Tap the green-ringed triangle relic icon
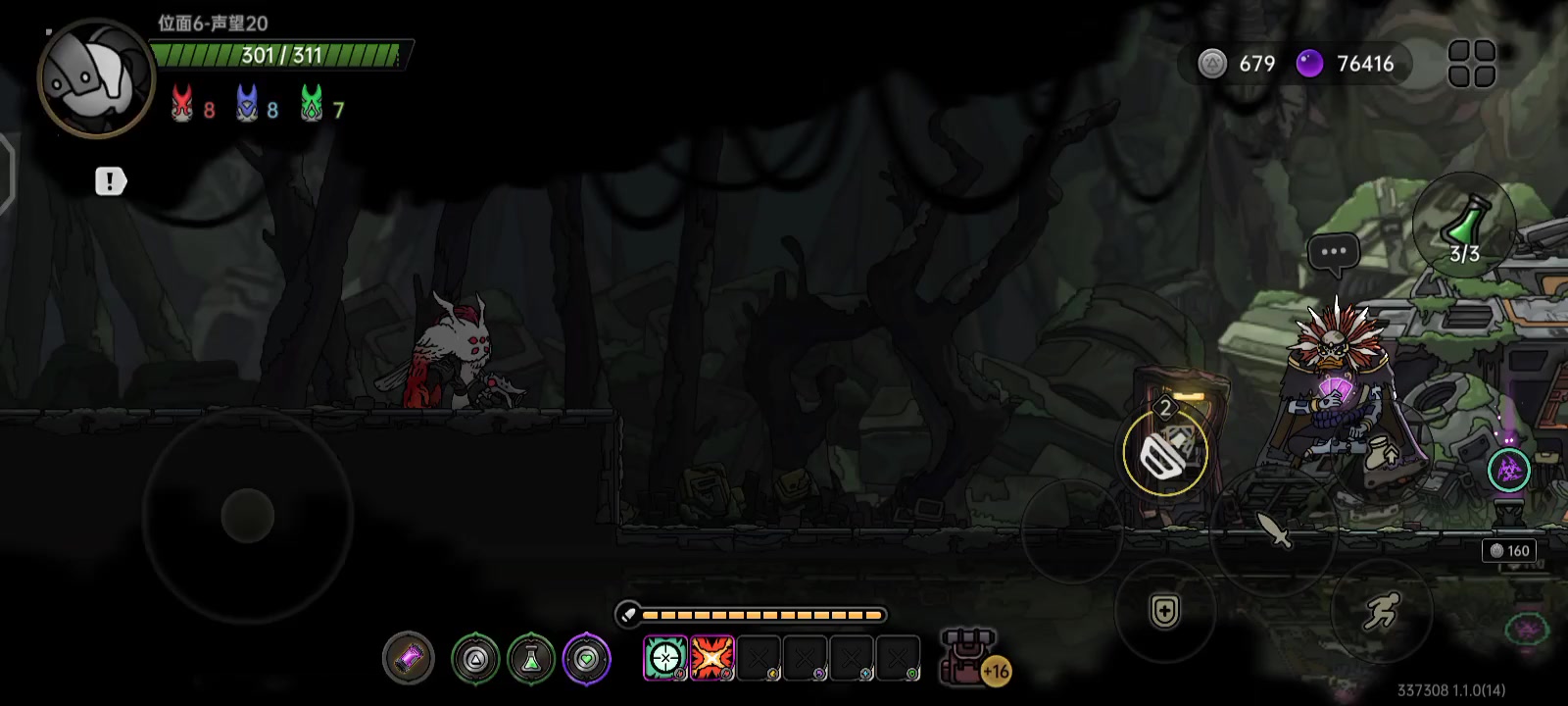Viewport: 1568px width, 706px height. [x=475, y=659]
